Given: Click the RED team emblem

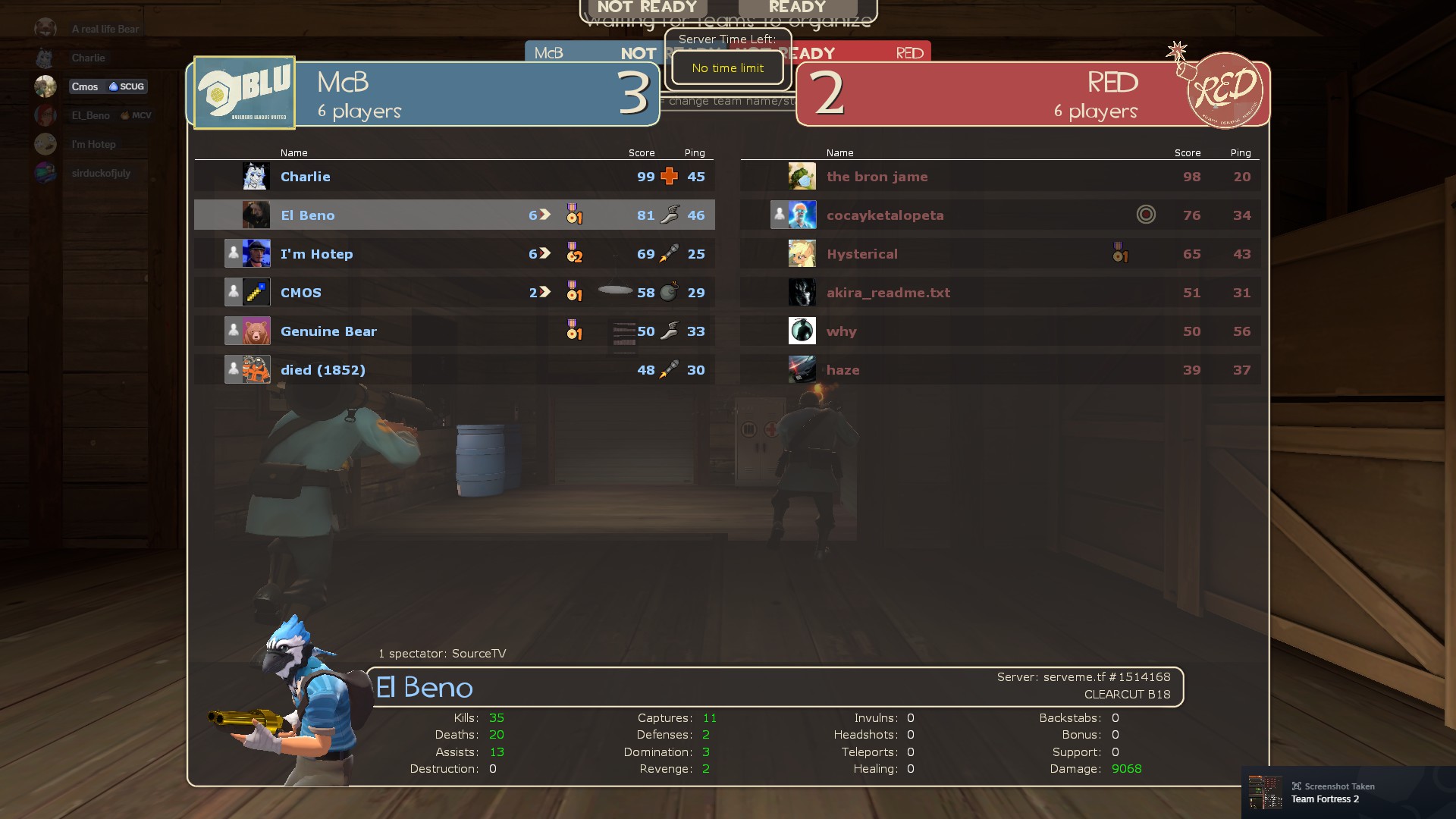Looking at the screenshot, I should pos(1224,90).
